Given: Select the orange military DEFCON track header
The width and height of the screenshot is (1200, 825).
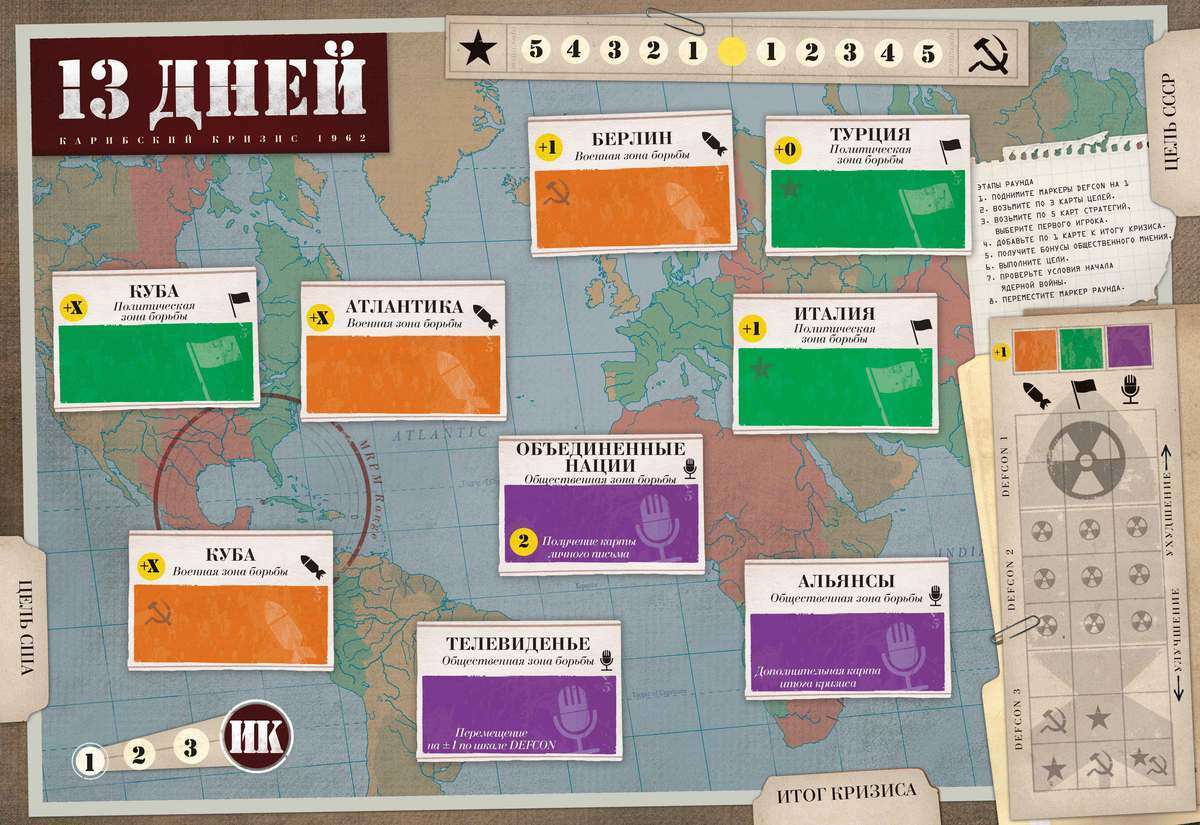Looking at the screenshot, I should [1037, 347].
